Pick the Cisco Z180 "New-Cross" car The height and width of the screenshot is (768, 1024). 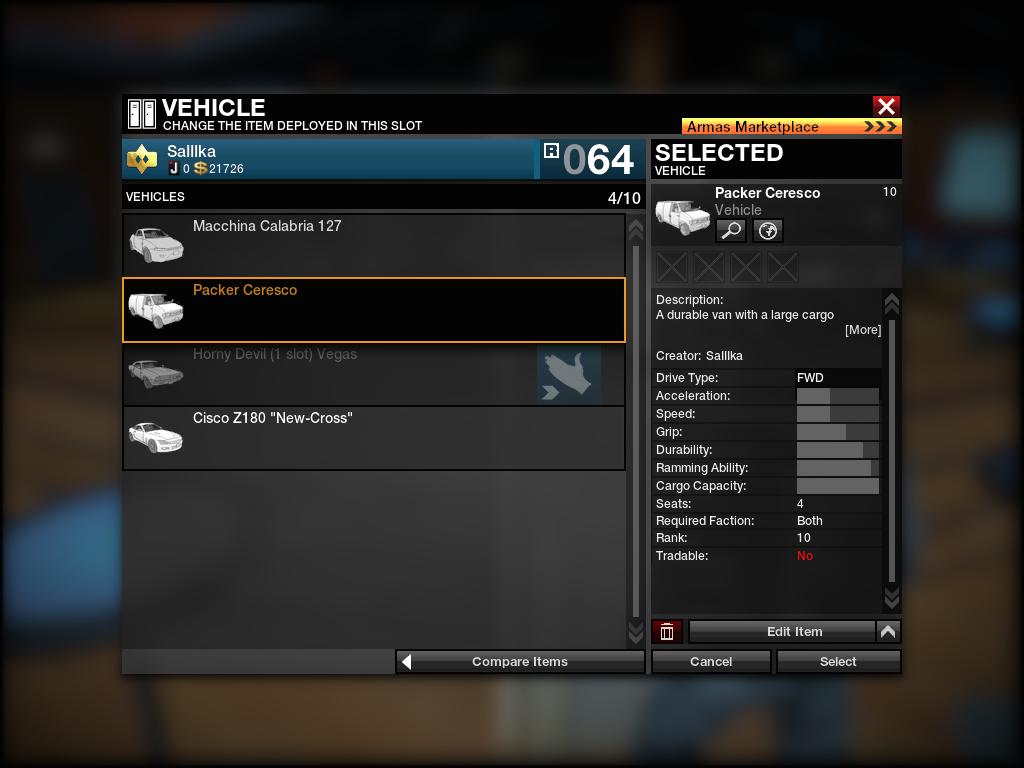coord(373,438)
